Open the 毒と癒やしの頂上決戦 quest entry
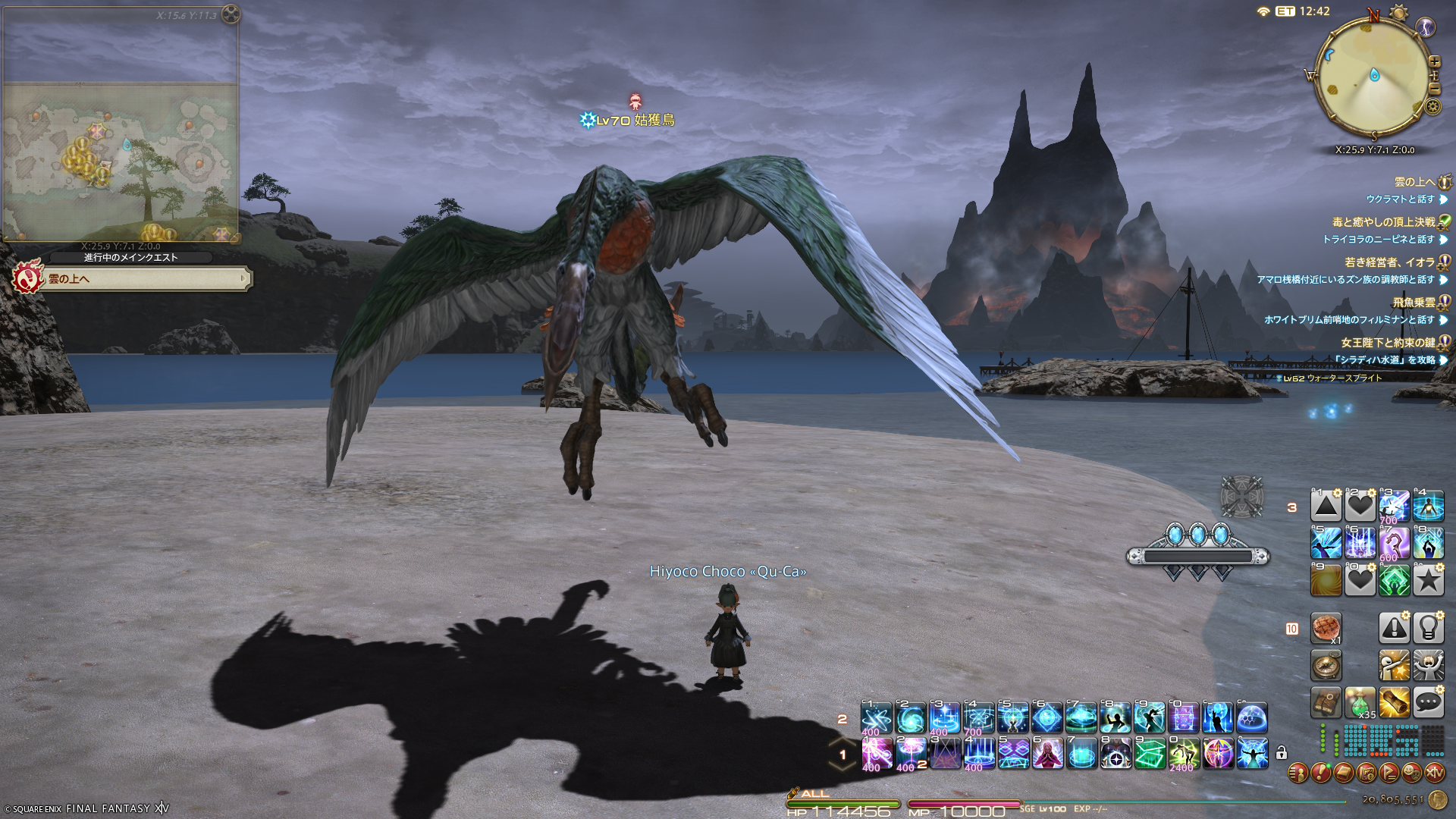Image resolution: width=1456 pixels, height=819 pixels. tap(1383, 222)
